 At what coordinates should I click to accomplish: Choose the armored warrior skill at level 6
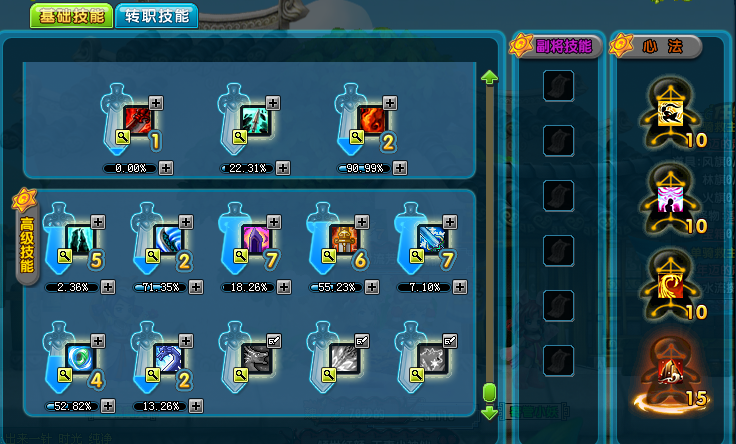click(x=343, y=239)
